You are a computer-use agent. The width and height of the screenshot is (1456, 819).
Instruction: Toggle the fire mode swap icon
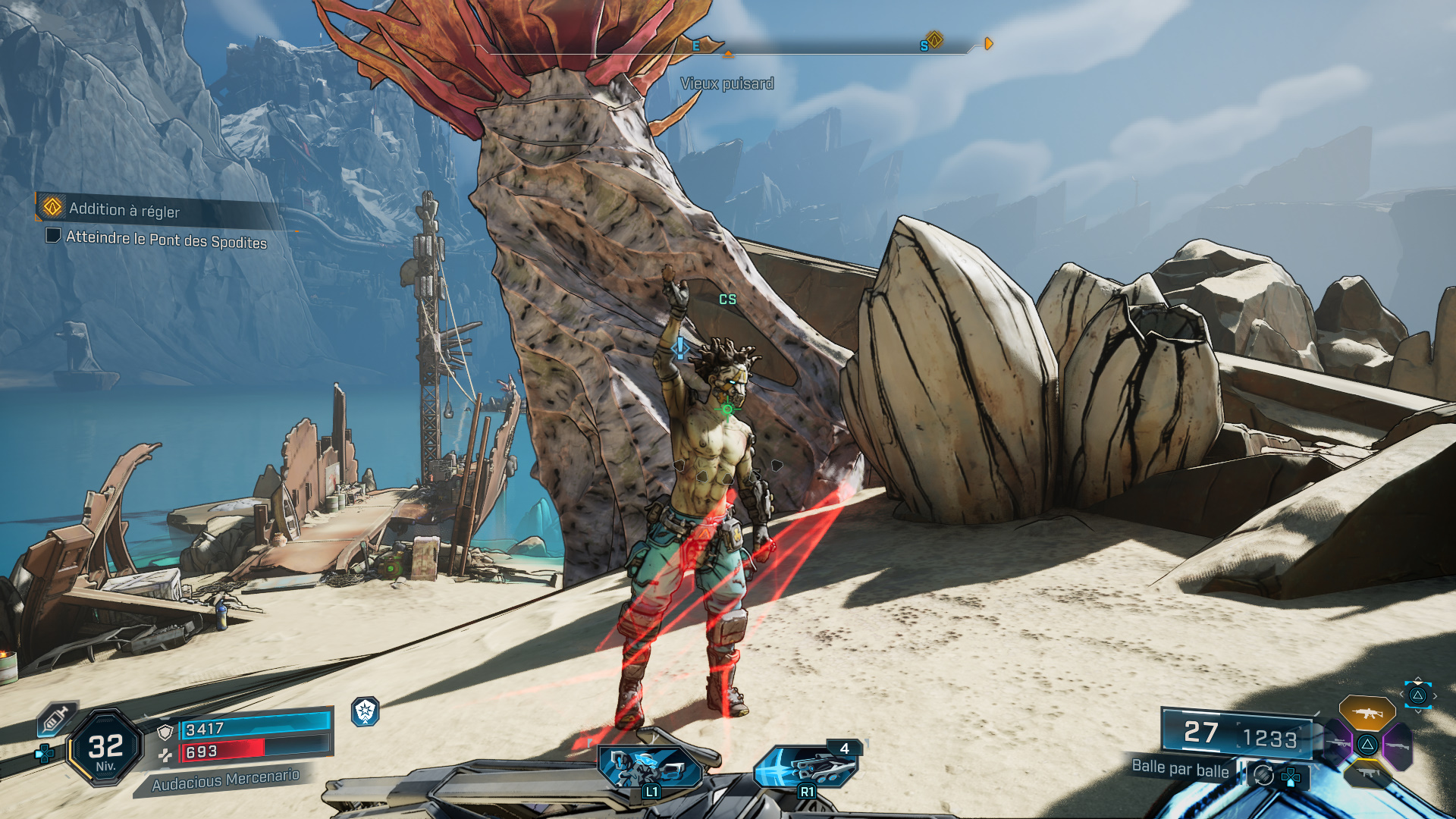tap(1263, 775)
